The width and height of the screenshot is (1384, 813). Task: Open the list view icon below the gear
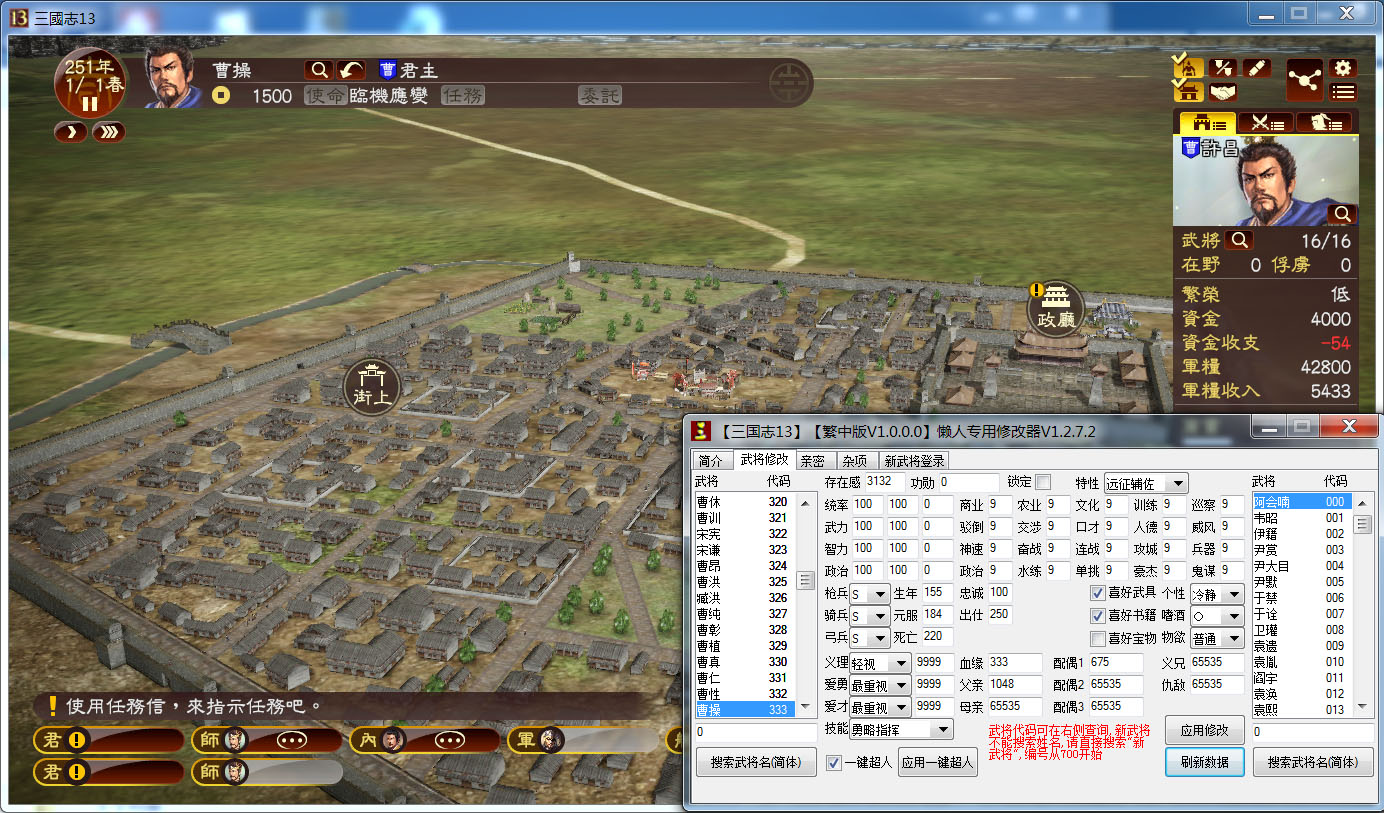1342,91
